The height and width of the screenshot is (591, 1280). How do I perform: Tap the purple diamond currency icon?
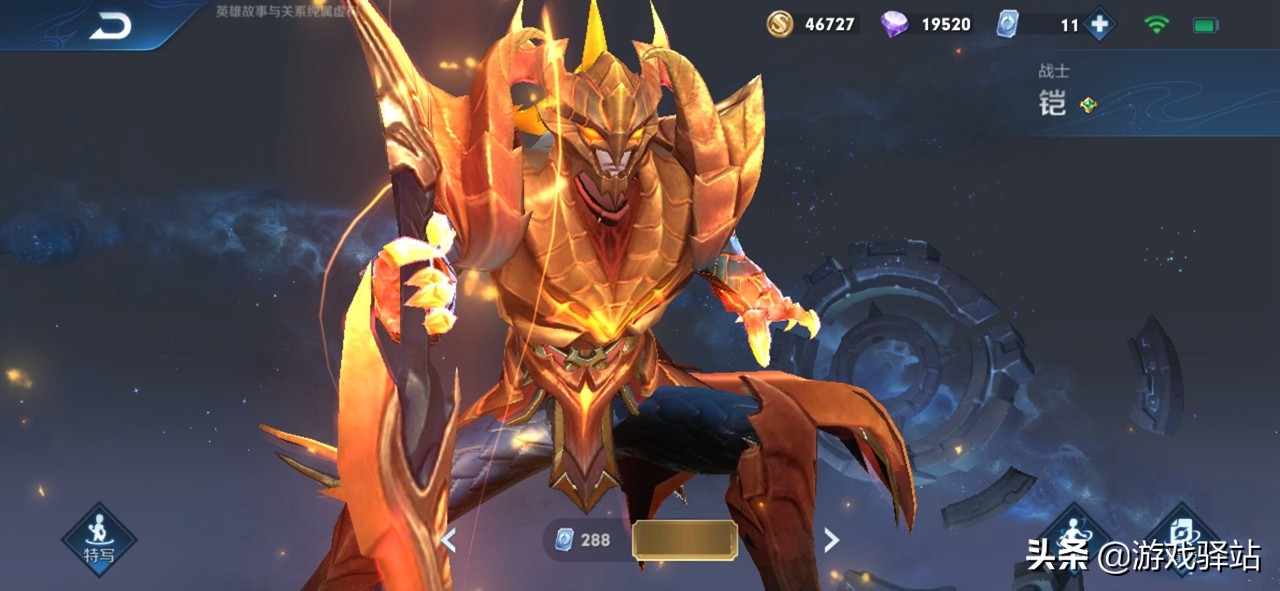894,24
